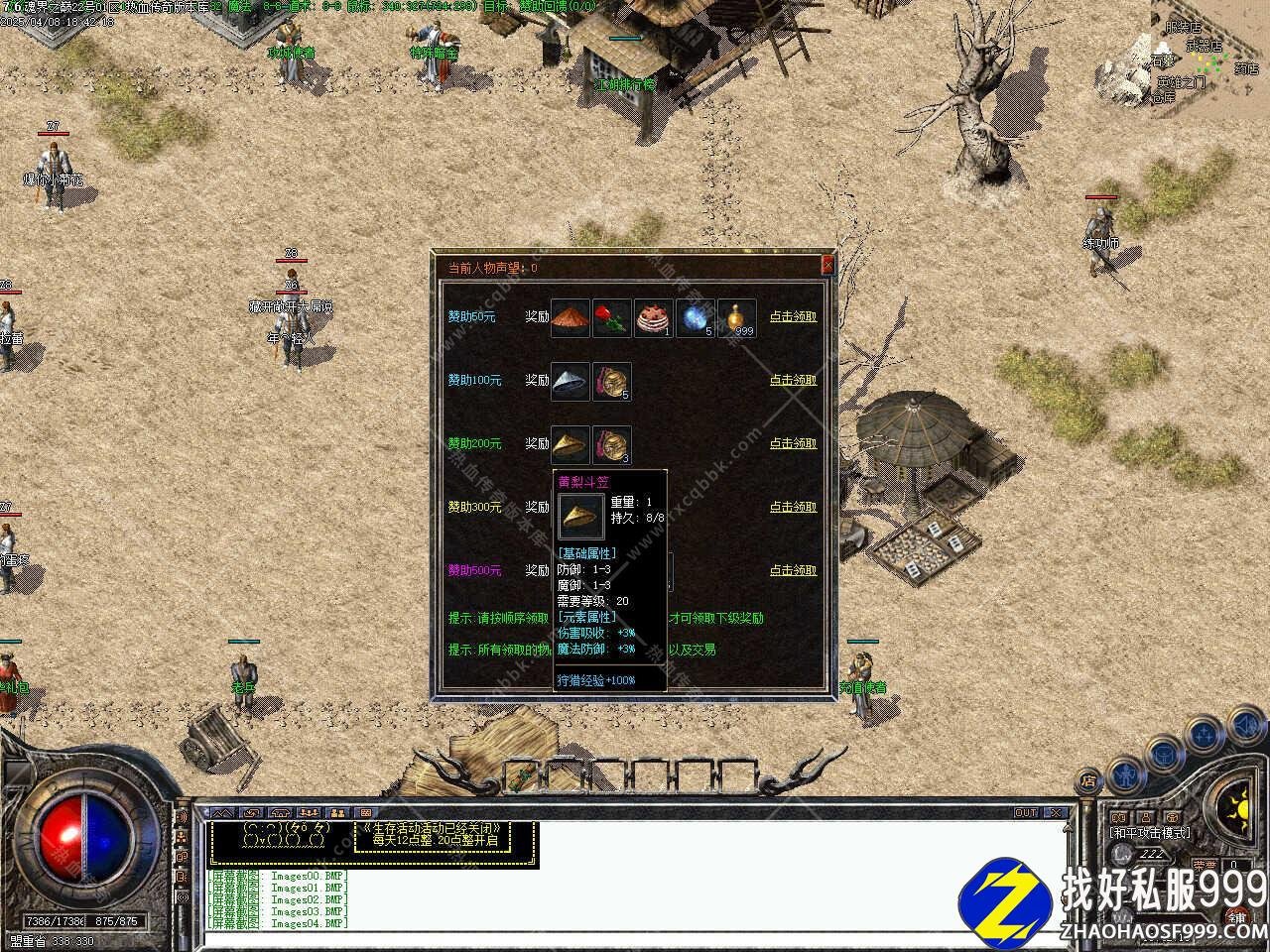The image size is (1270, 952).
Task: Open the shop with the 店 button
Action: 1088,780
